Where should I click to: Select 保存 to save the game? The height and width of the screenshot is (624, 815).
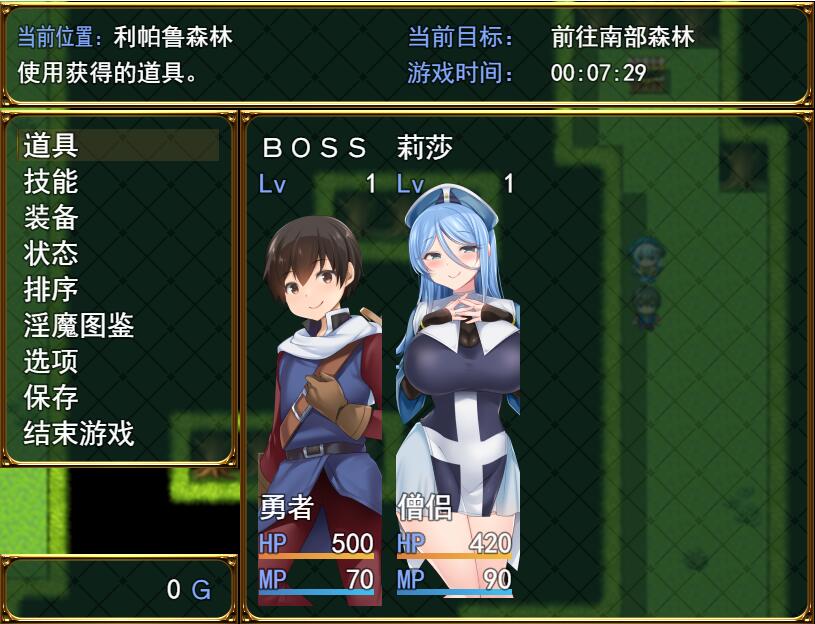coord(52,397)
